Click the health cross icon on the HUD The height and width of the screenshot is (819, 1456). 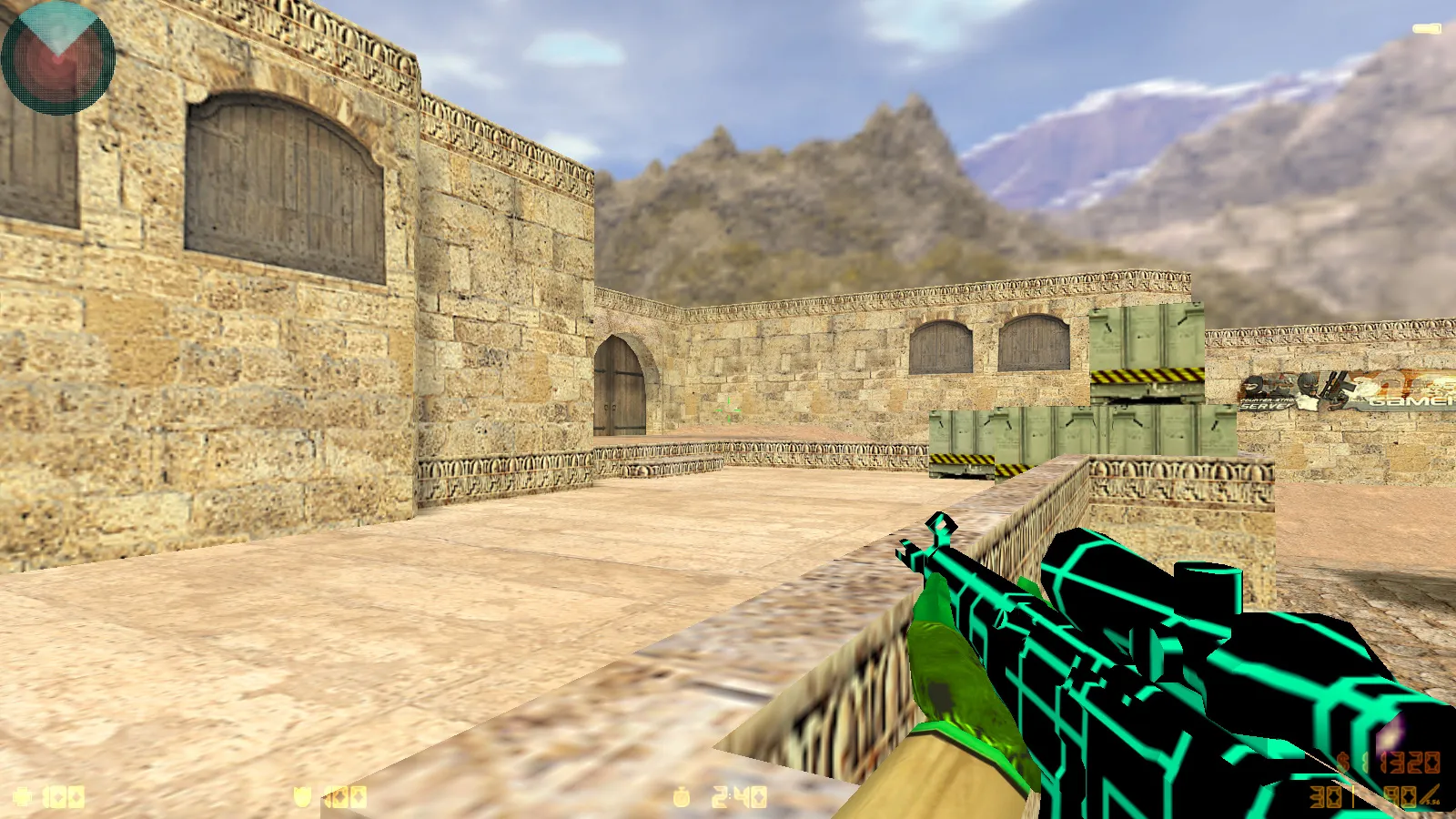(x=20, y=797)
